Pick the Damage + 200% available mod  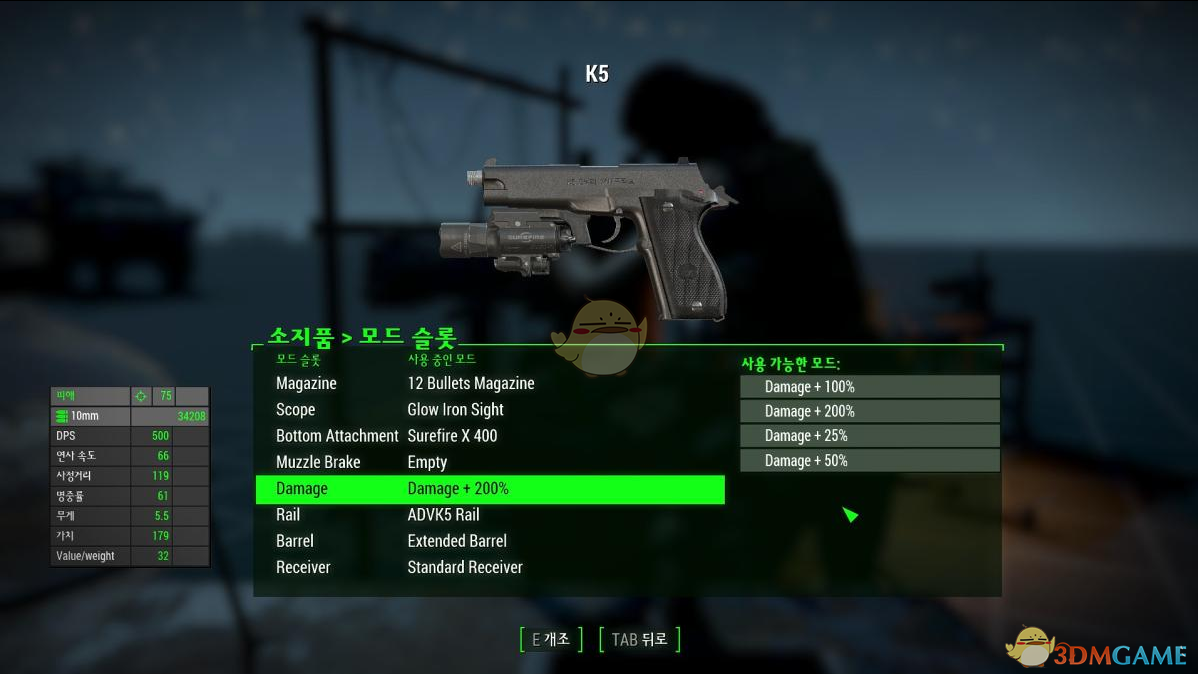(869, 411)
